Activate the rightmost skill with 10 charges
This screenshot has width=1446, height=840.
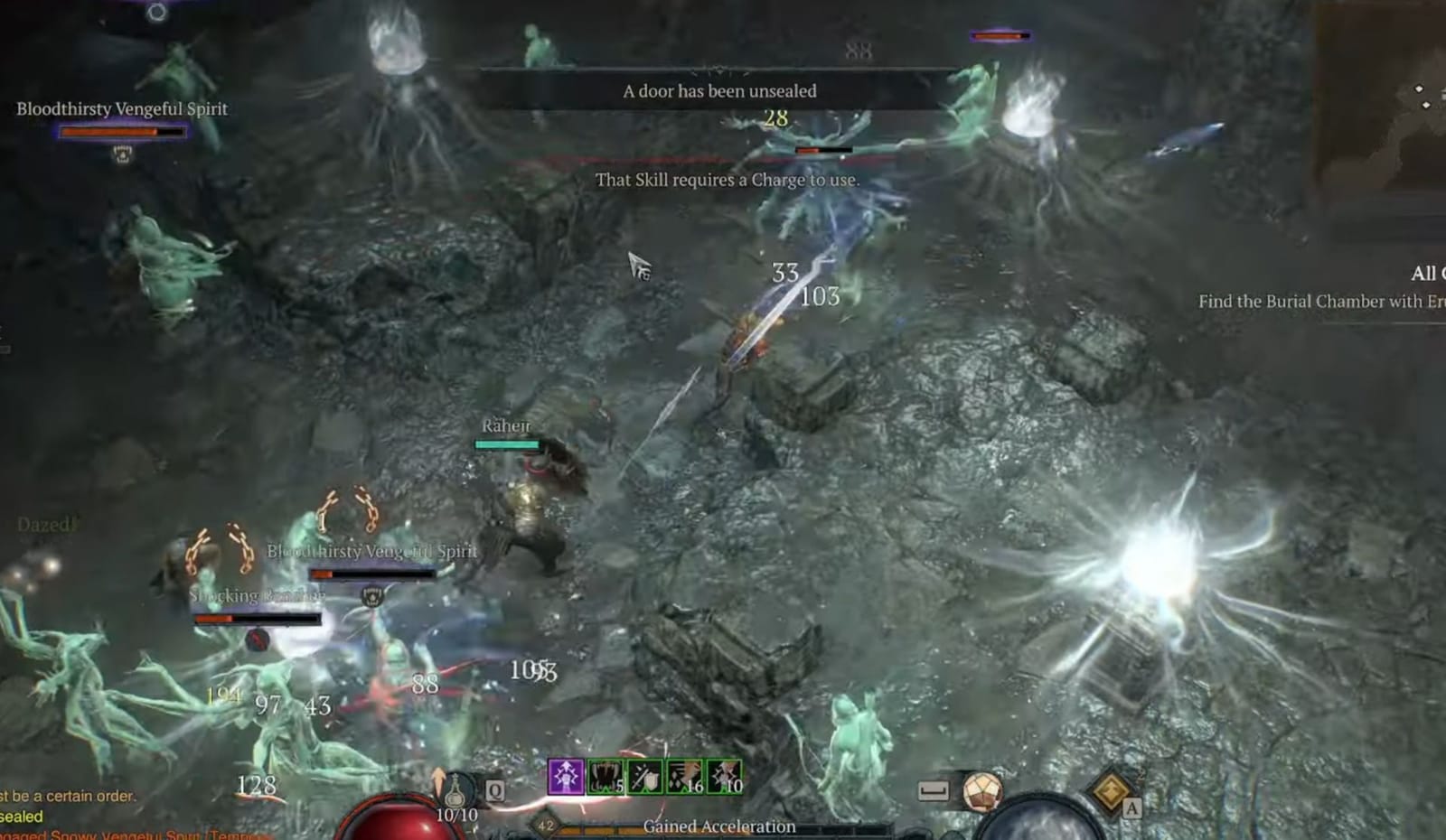[723, 777]
